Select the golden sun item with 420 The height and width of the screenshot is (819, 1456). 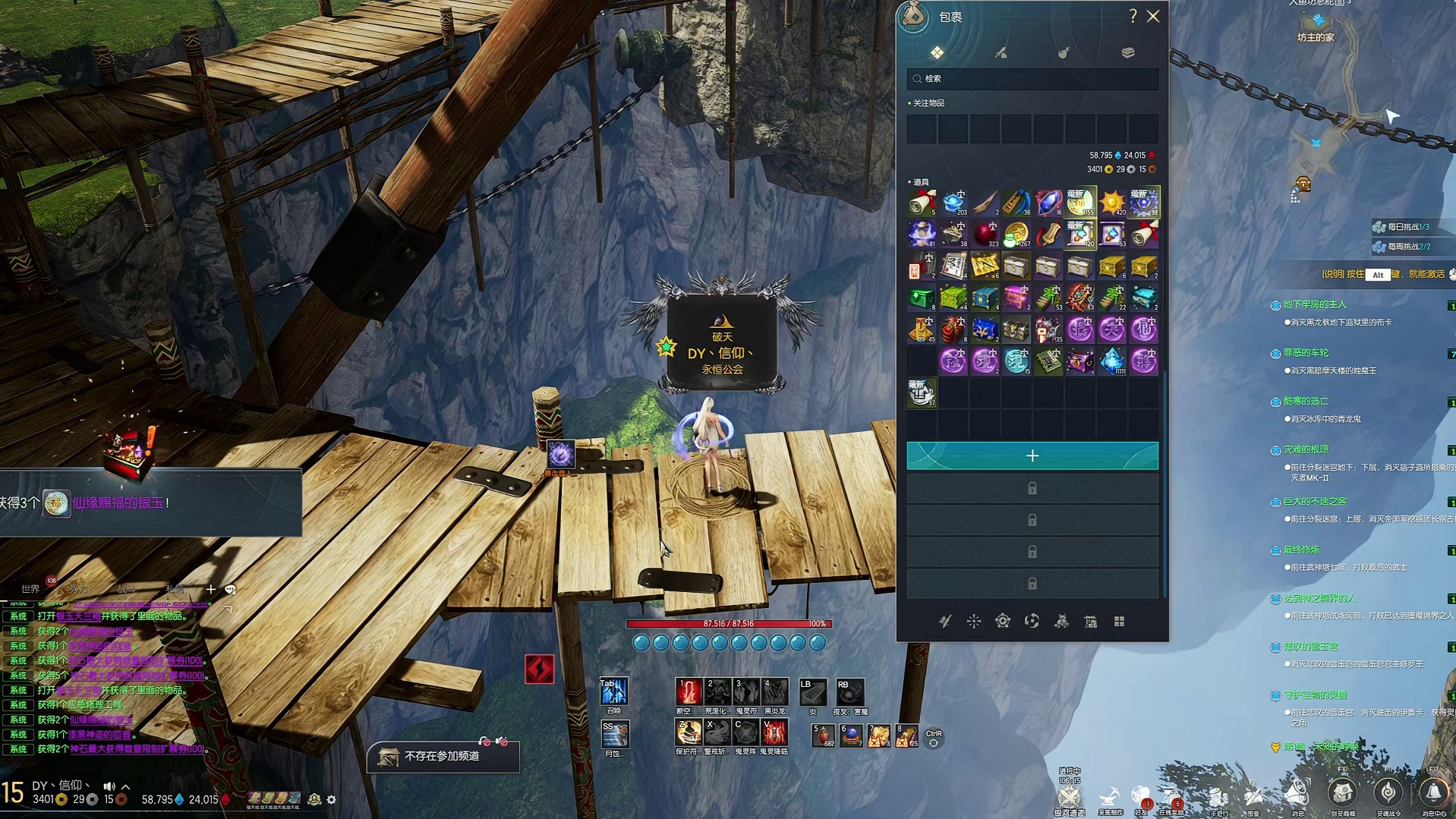(1112, 203)
